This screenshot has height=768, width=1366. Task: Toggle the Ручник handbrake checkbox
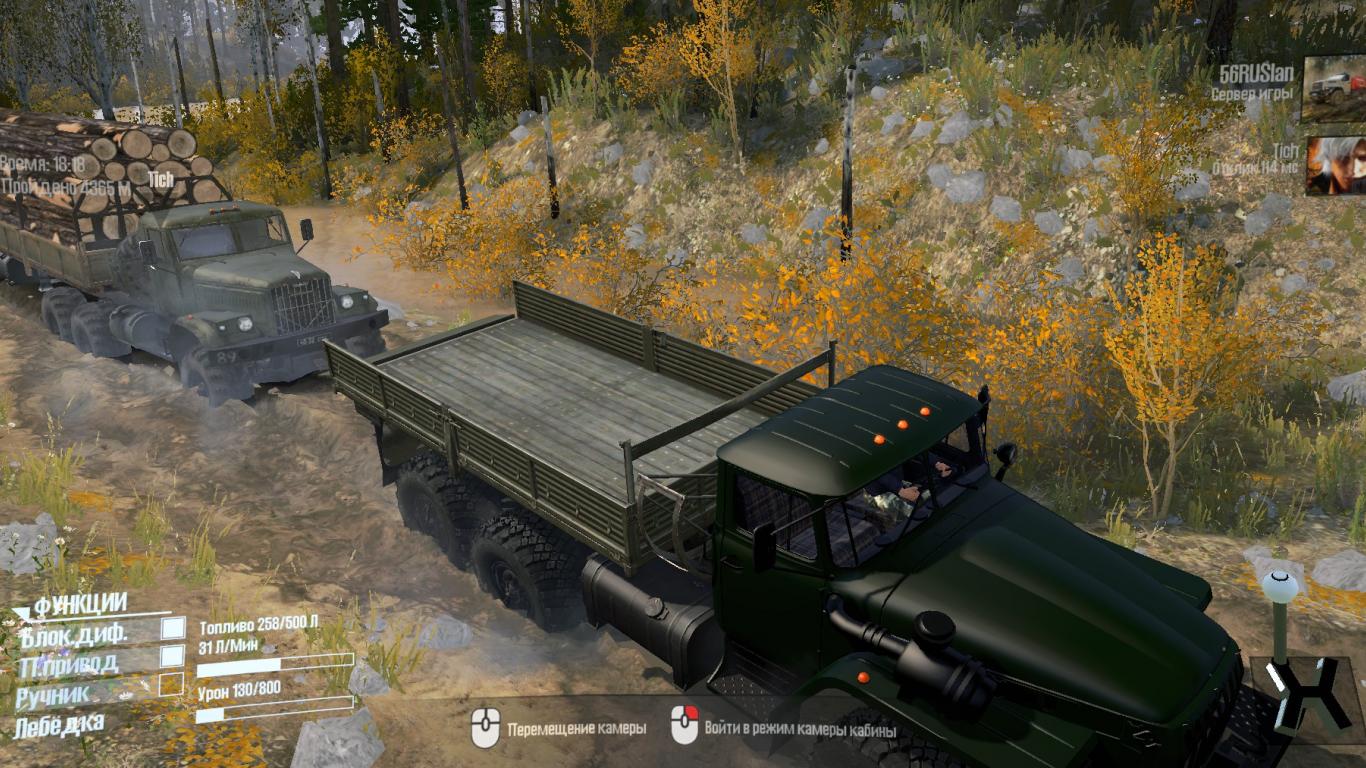point(172,684)
